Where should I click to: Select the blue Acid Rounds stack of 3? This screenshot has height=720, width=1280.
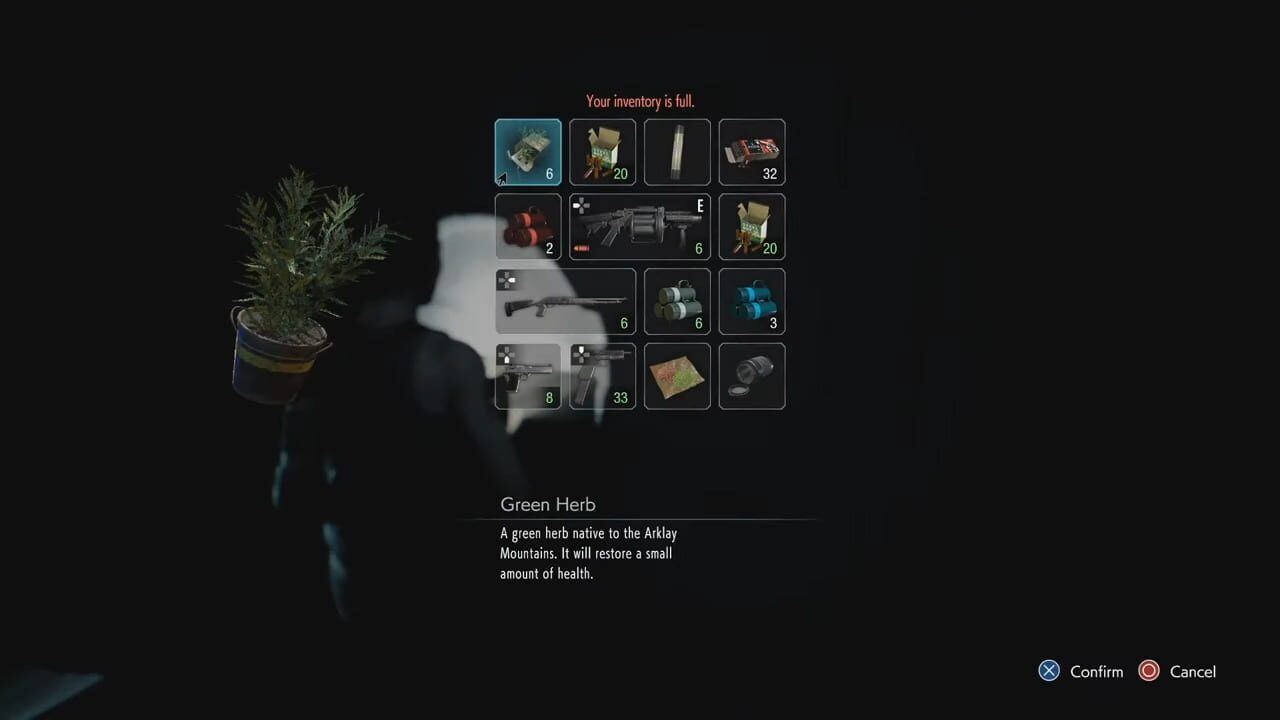click(x=751, y=301)
